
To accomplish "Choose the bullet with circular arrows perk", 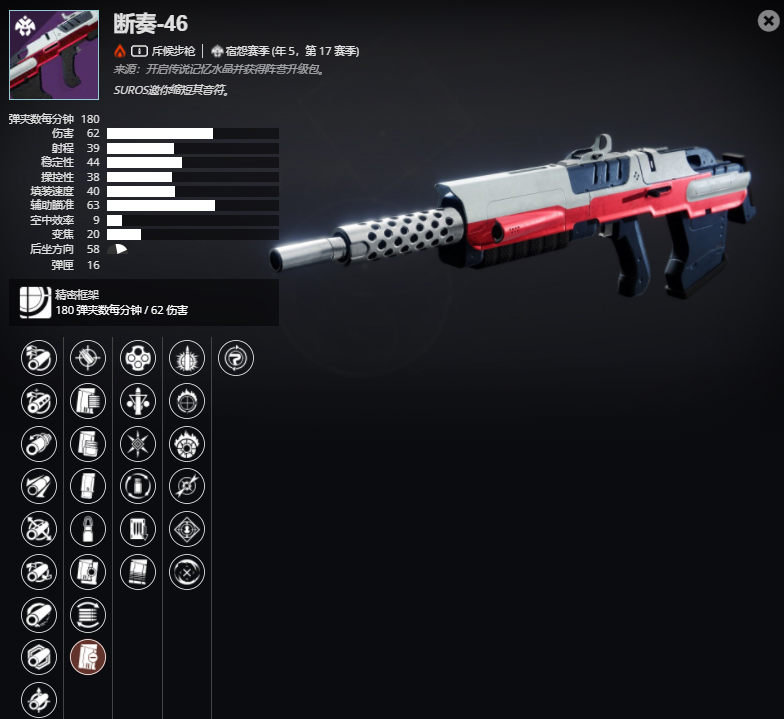I will 137,486.
